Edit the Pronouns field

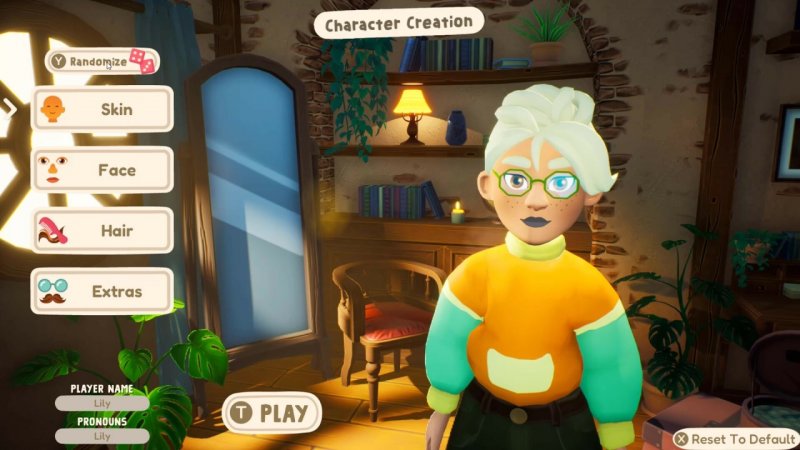pyautogui.click(x=102, y=436)
